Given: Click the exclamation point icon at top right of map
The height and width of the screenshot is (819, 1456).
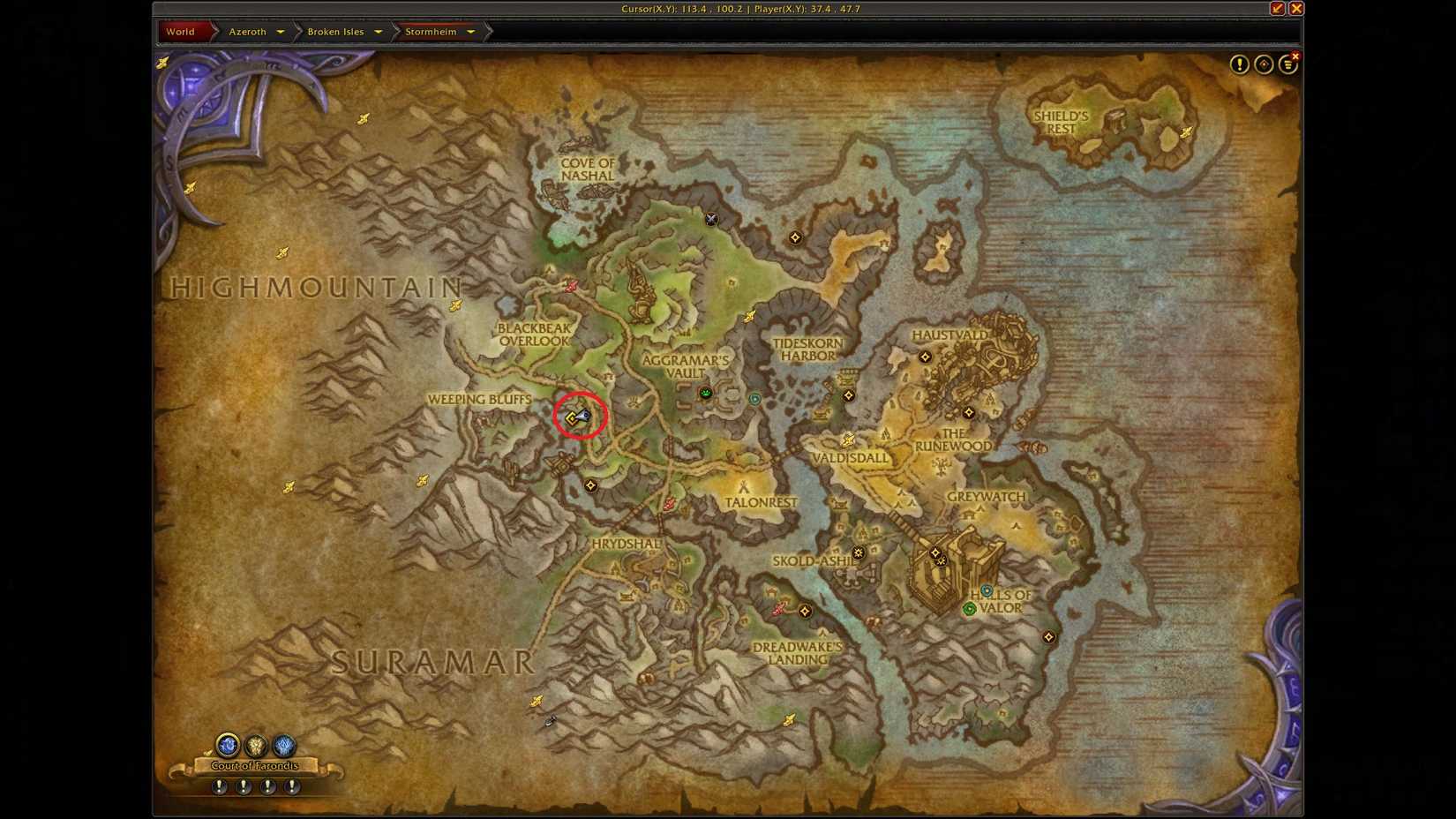Looking at the screenshot, I should pyautogui.click(x=1240, y=64).
